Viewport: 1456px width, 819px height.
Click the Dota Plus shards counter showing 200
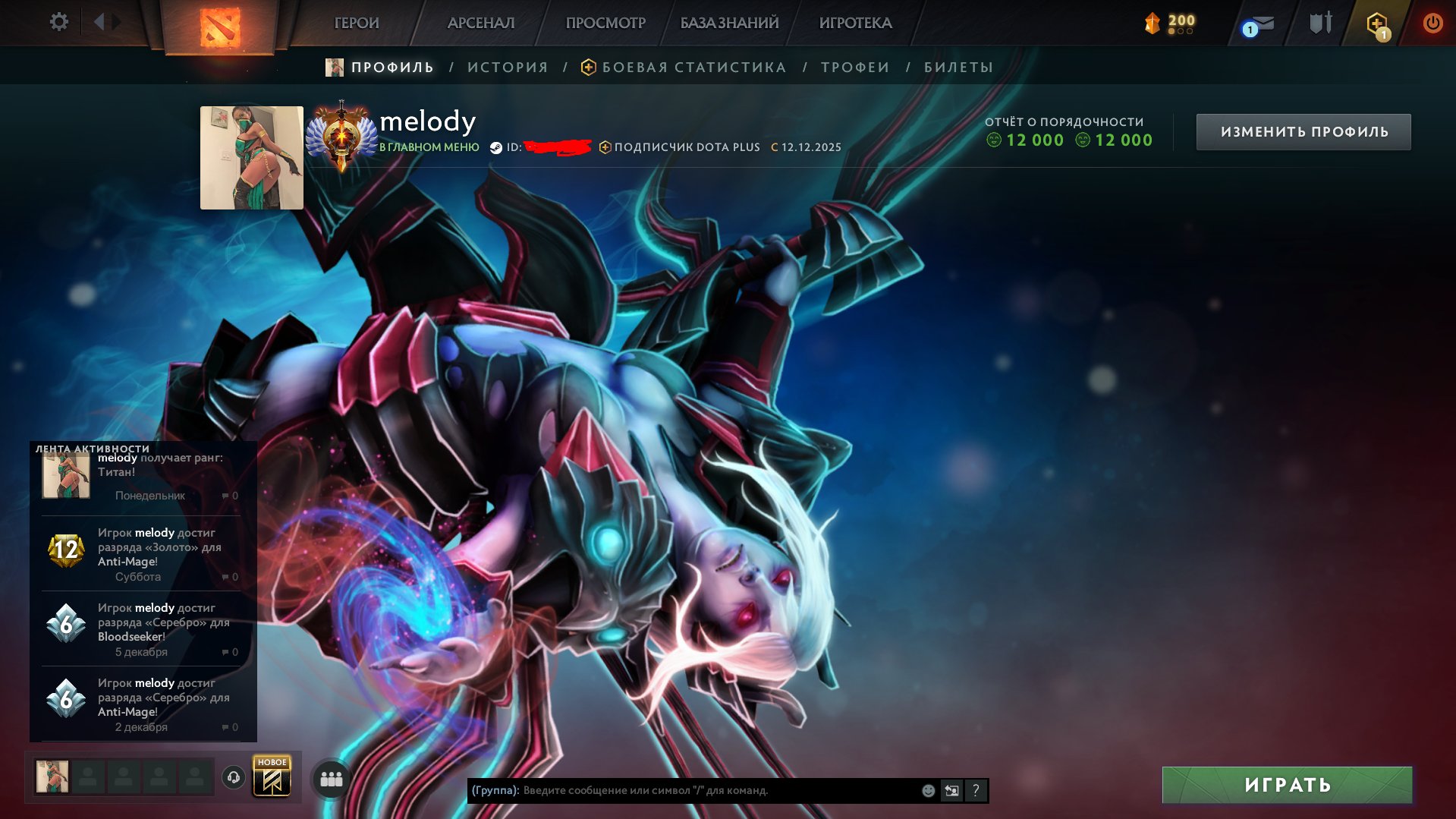(x=1168, y=23)
